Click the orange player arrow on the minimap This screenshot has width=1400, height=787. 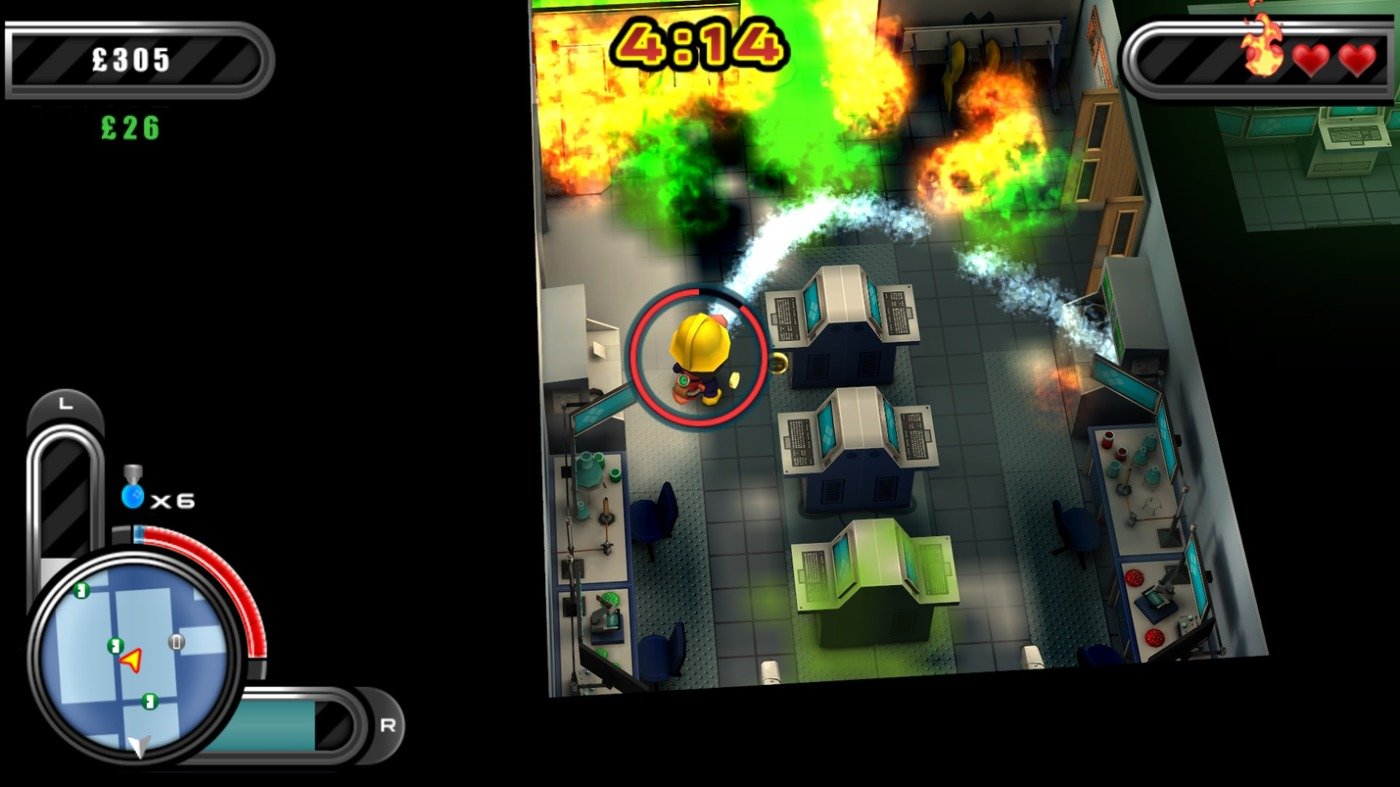point(130,660)
